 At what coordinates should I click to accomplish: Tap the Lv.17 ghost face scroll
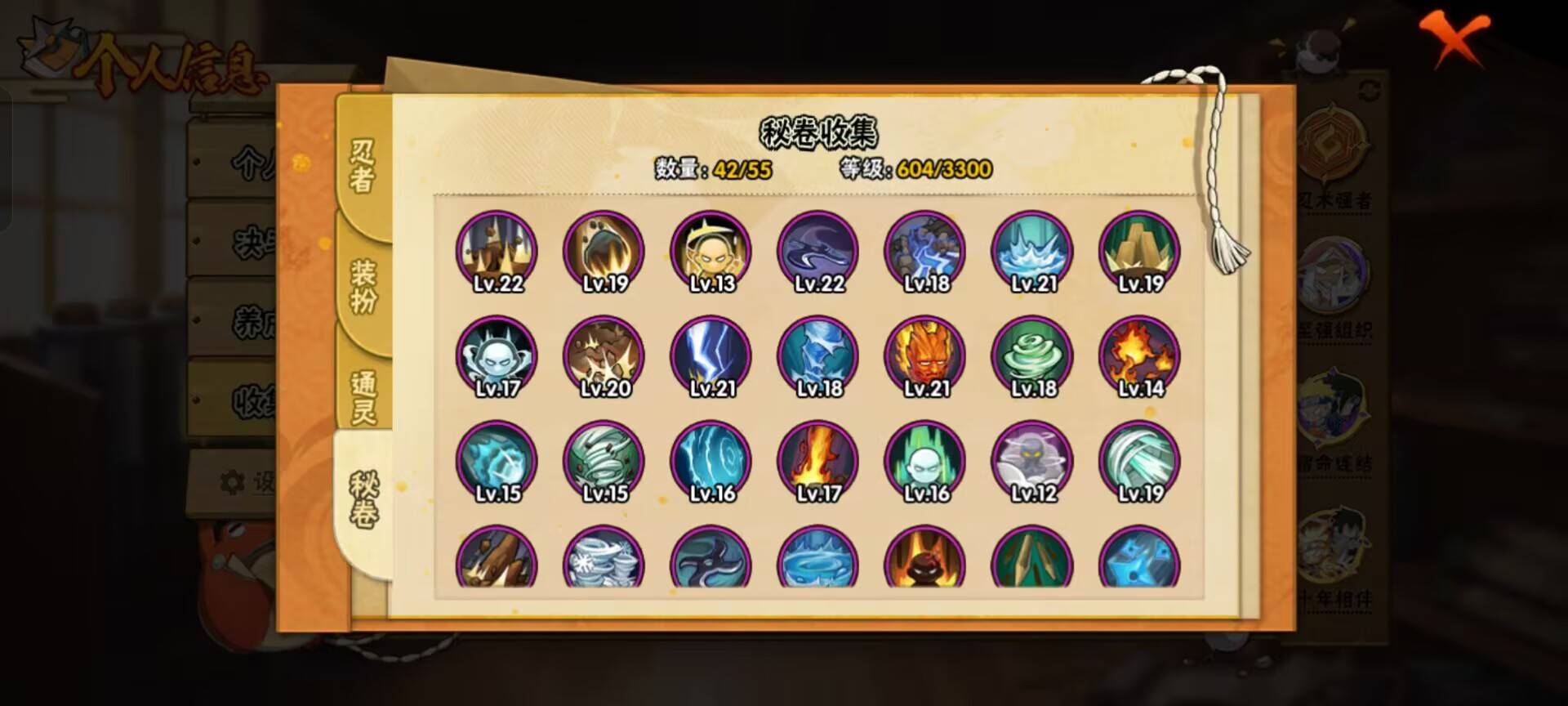click(496, 355)
